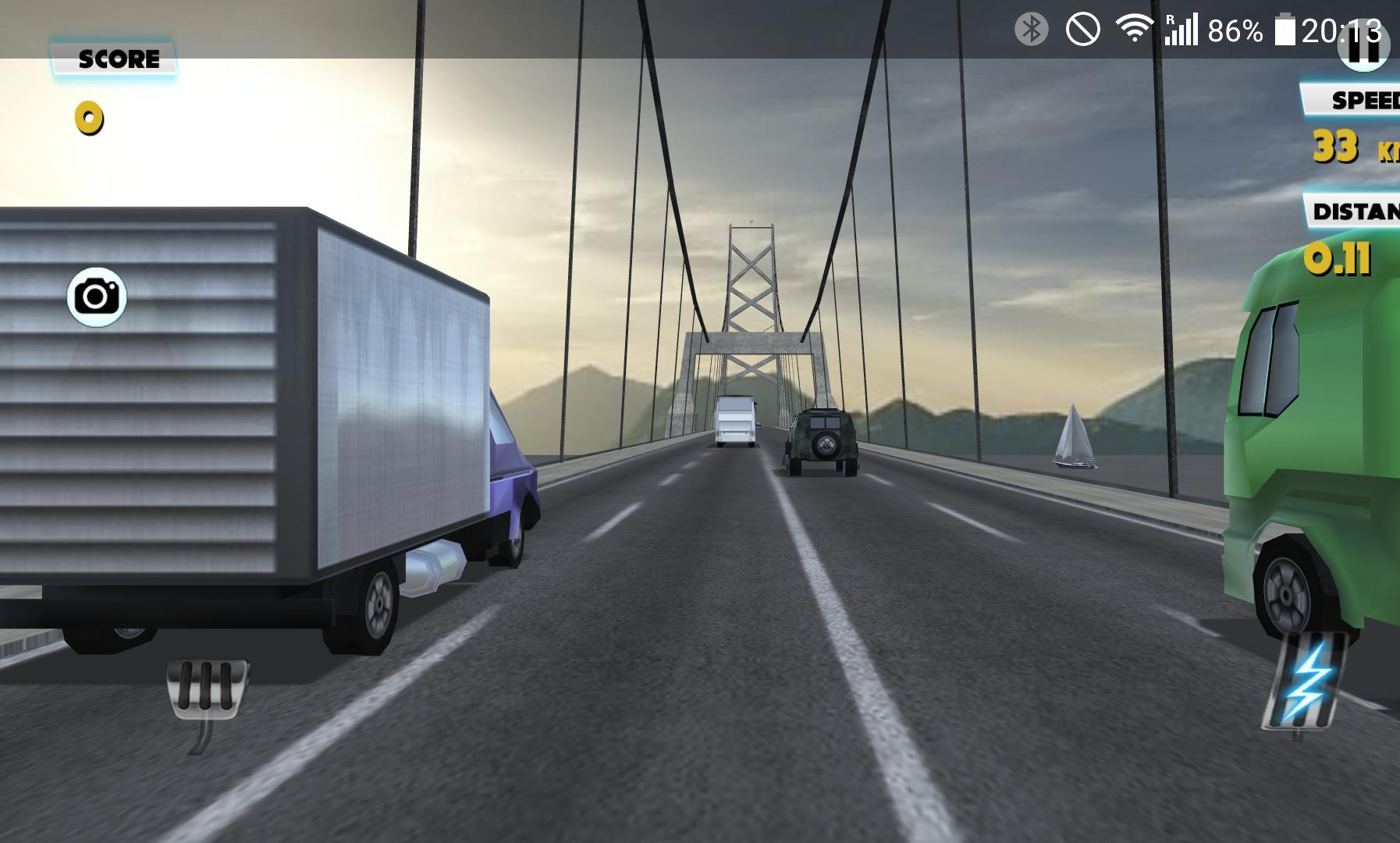Click the score value of 0
The width and height of the screenshot is (1400, 843).
tap(88, 118)
